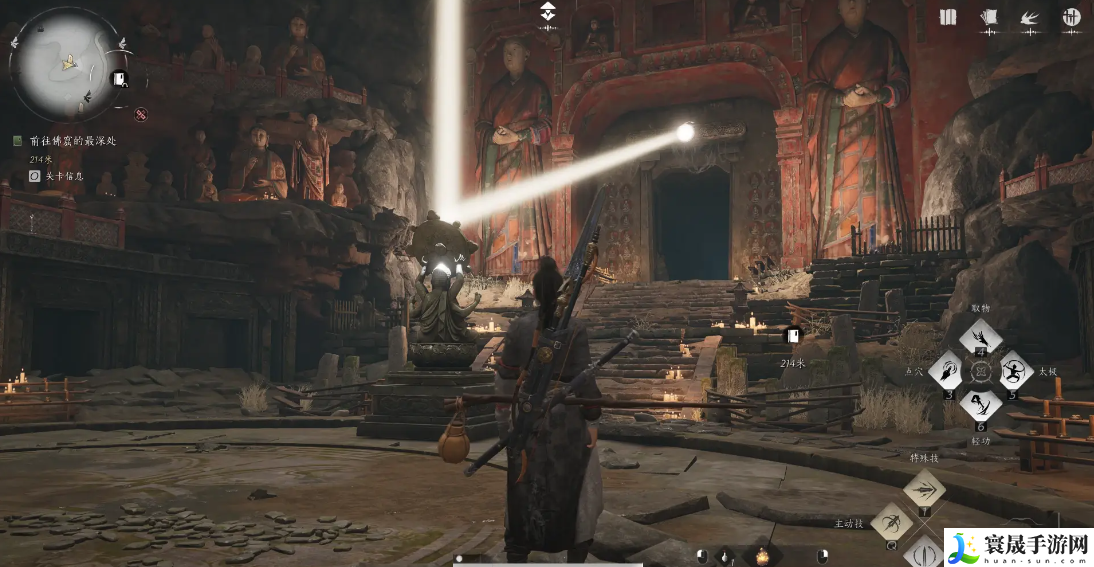The height and width of the screenshot is (567, 1094).
Task: Click the compass marker at top center
Action: [x=547, y=12]
